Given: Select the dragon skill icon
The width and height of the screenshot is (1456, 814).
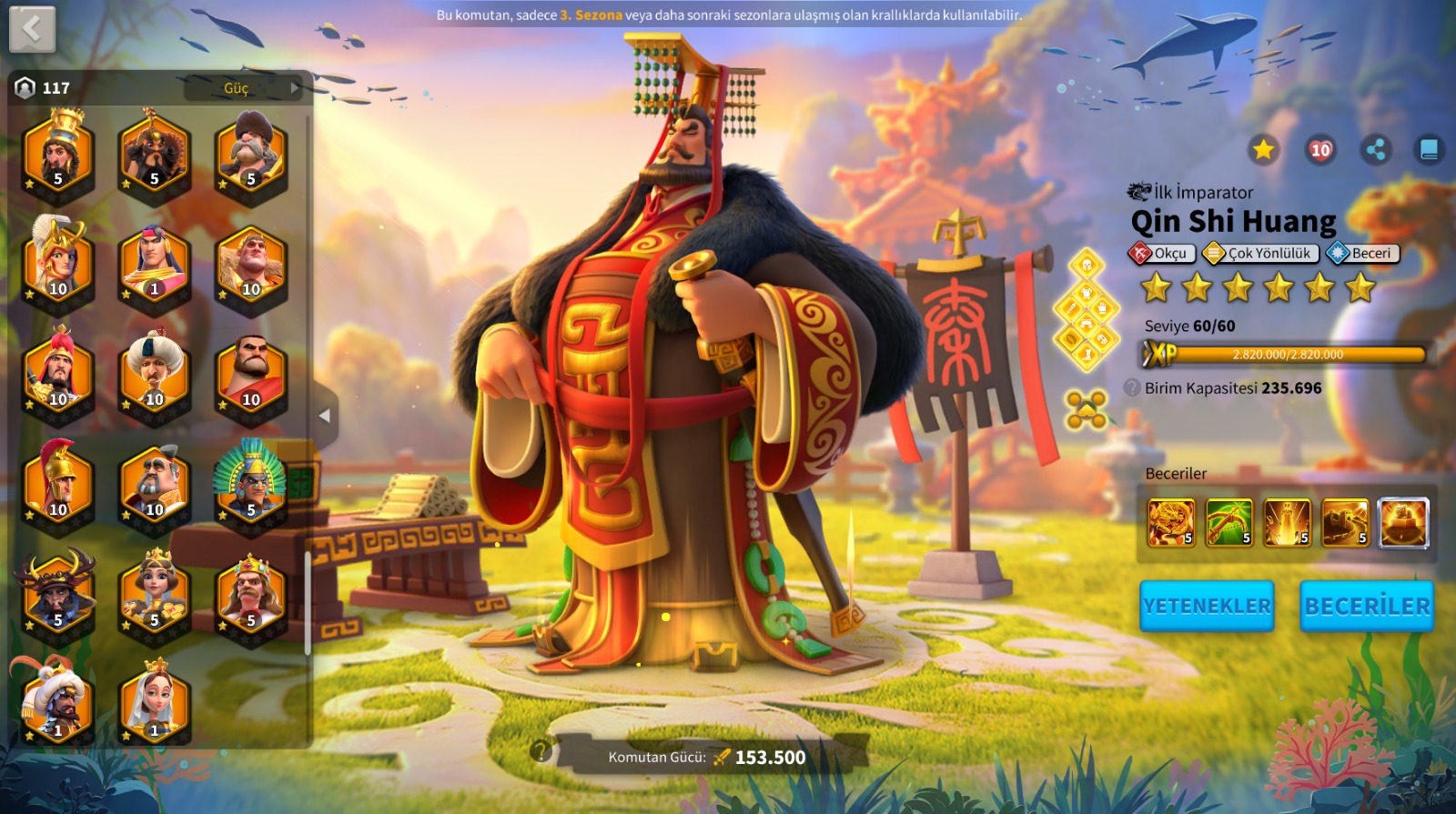Looking at the screenshot, I should [x=1171, y=523].
